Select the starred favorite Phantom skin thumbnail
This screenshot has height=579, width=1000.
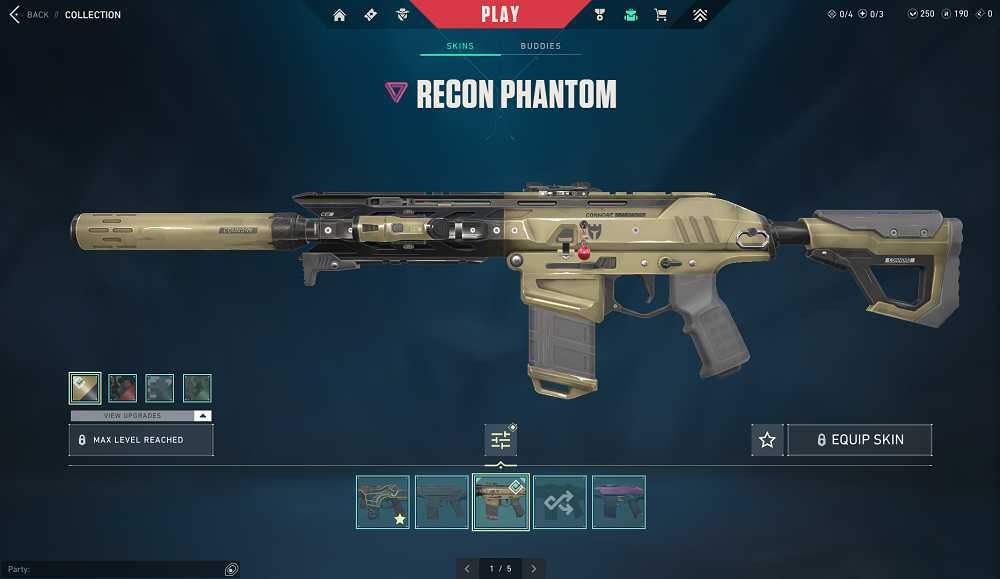pyautogui.click(x=383, y=502)
